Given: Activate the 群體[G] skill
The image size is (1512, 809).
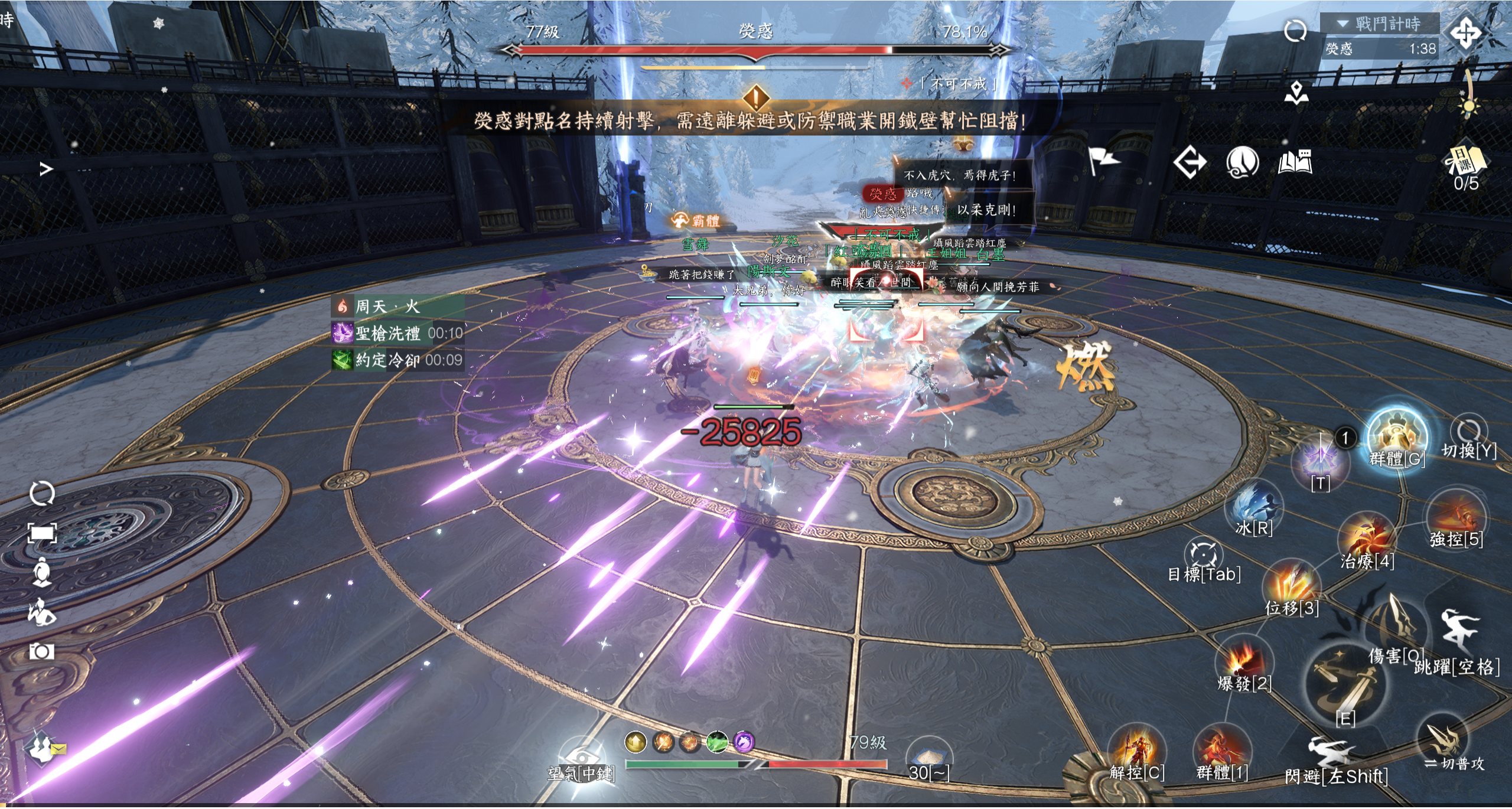Looking at the screenshot, I should (1397, 436).
